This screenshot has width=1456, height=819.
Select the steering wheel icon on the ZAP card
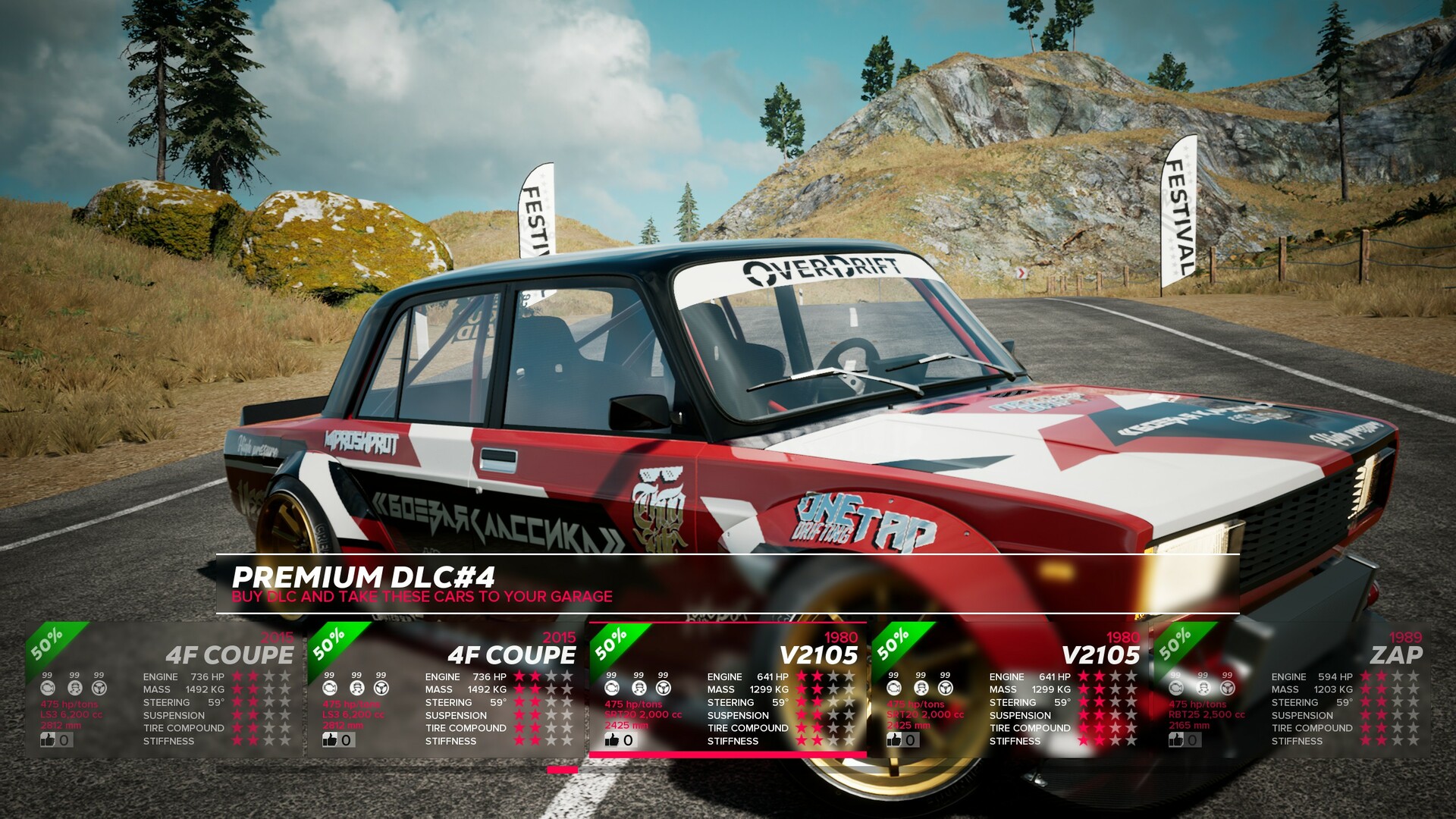pos(1226,687)
